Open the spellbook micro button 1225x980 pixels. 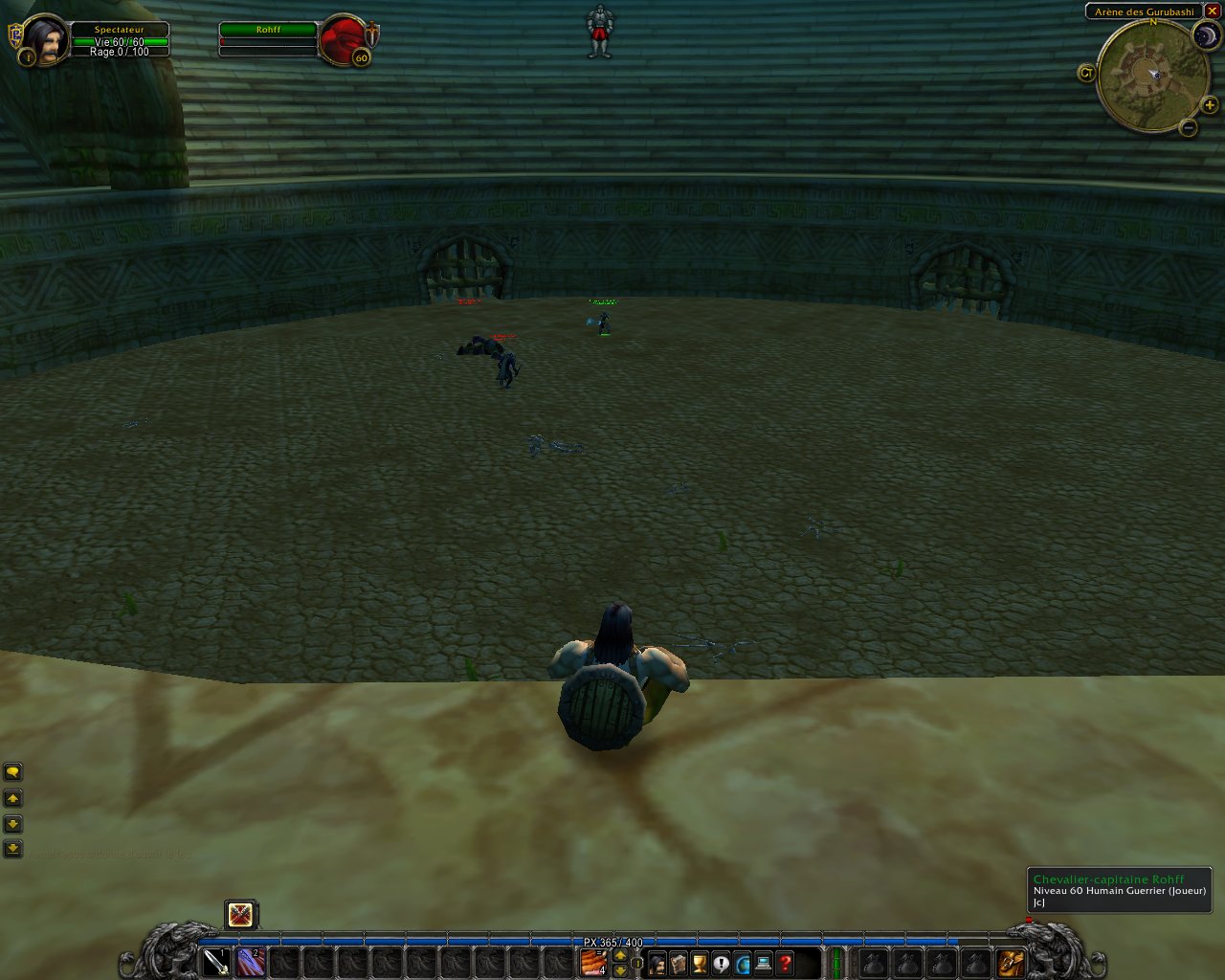coord(679,963)
